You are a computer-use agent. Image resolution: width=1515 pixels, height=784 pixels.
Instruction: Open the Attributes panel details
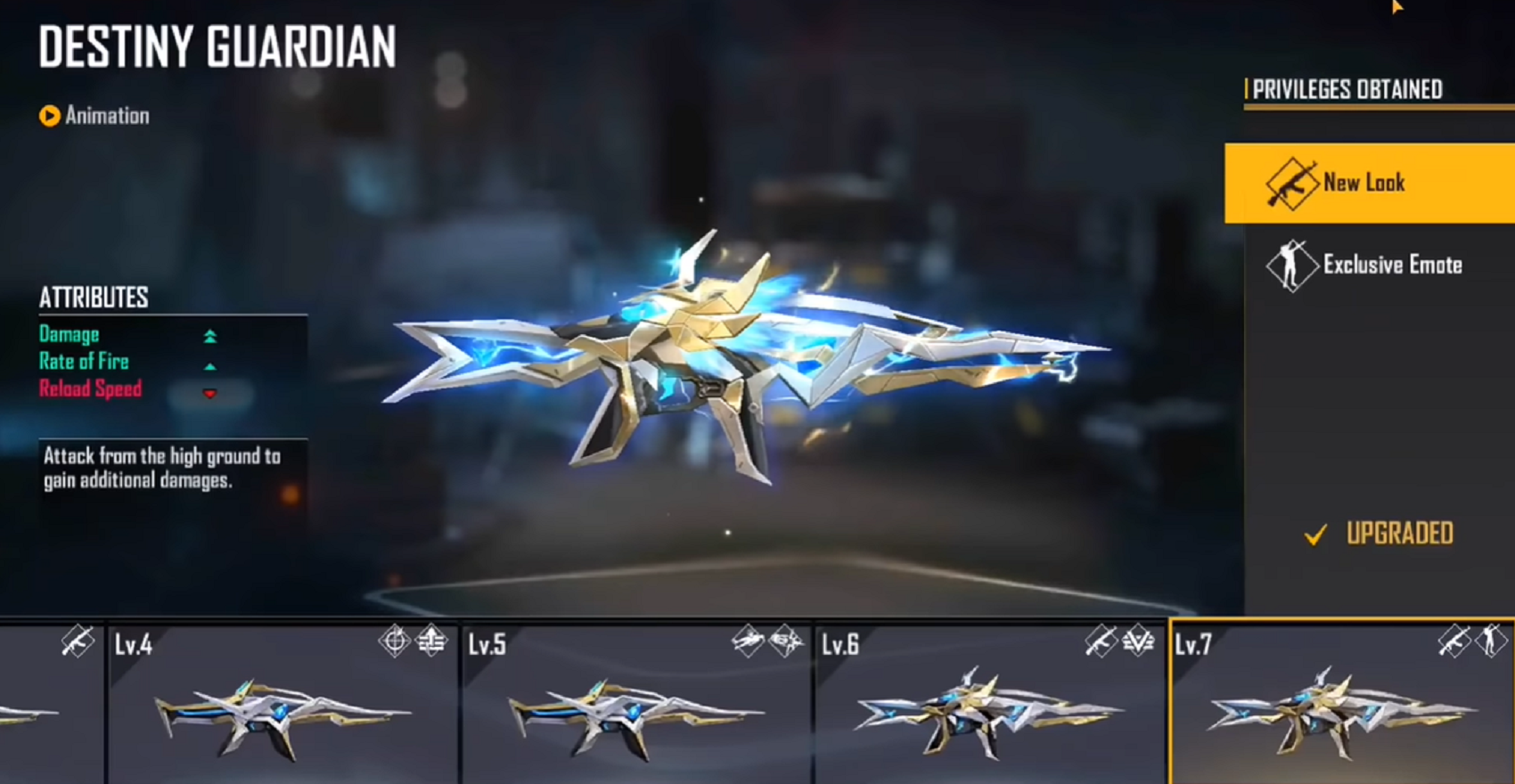pos(94,297)
